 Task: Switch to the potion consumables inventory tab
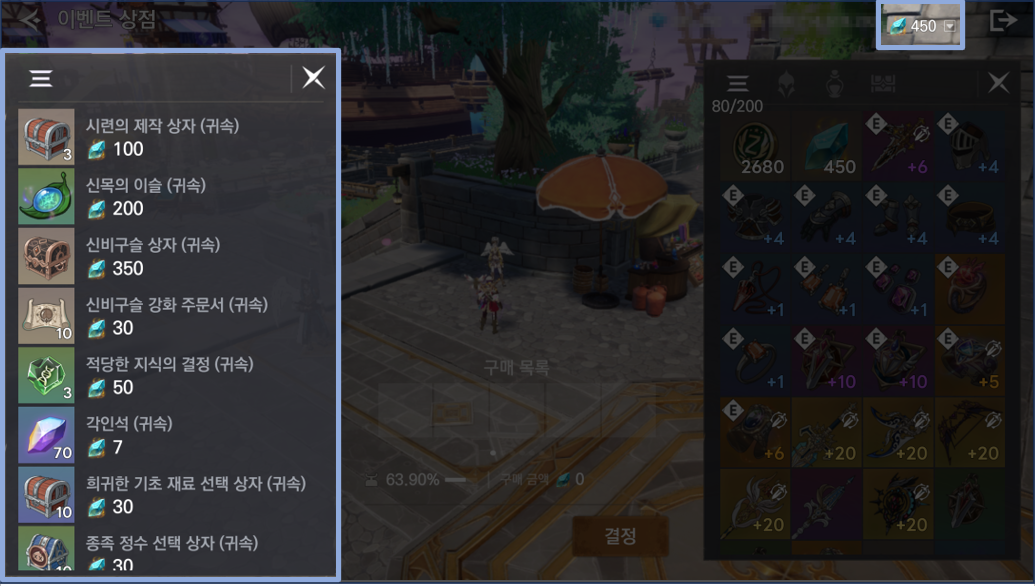tap(835, 83)
